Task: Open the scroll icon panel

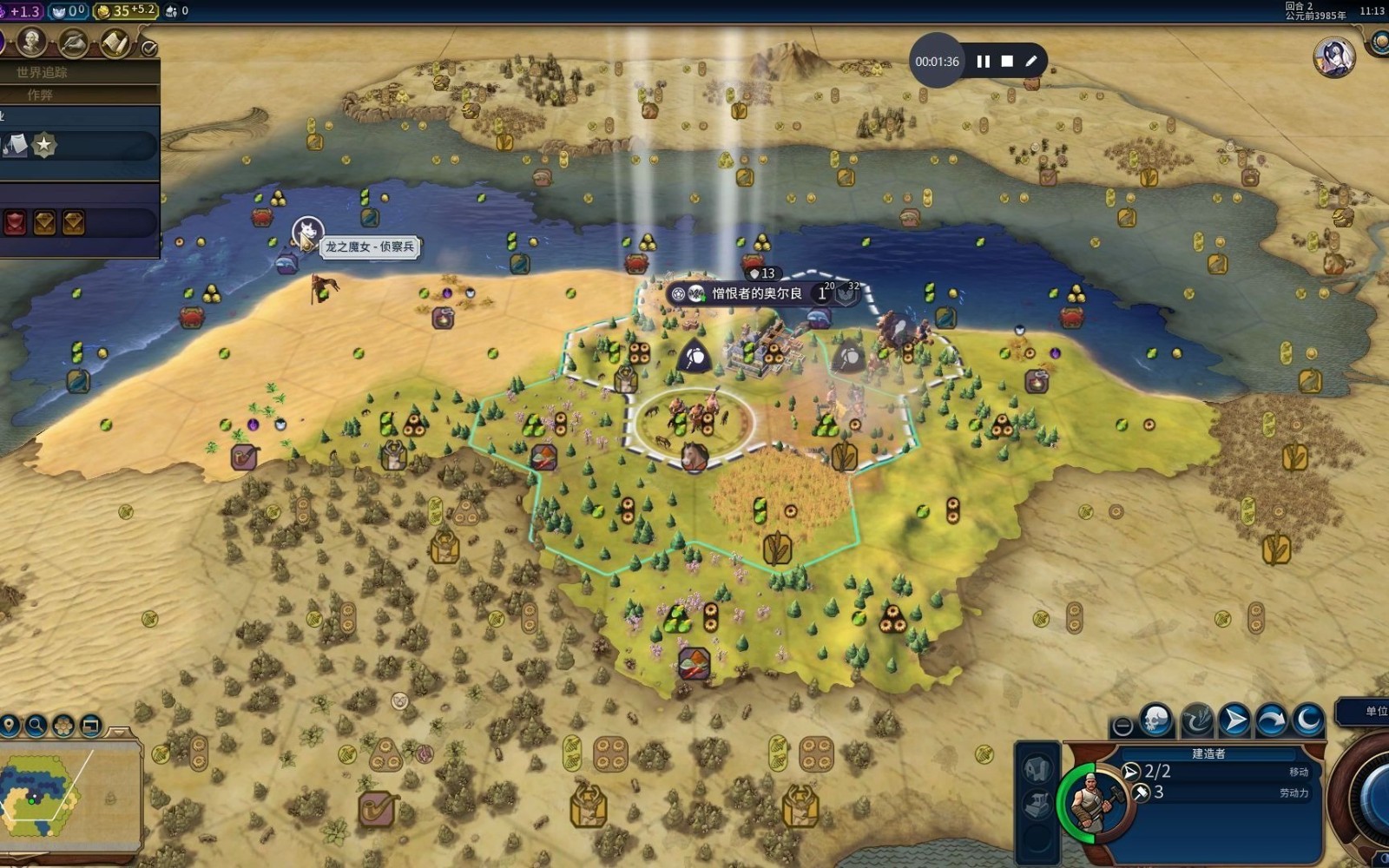Action: (114, 42)
